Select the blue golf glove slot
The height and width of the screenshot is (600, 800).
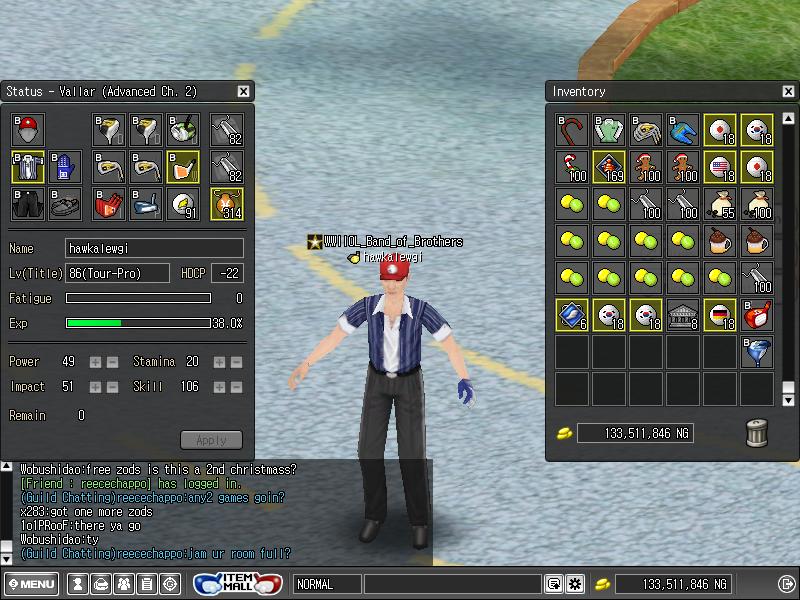(x=64, y=167)
